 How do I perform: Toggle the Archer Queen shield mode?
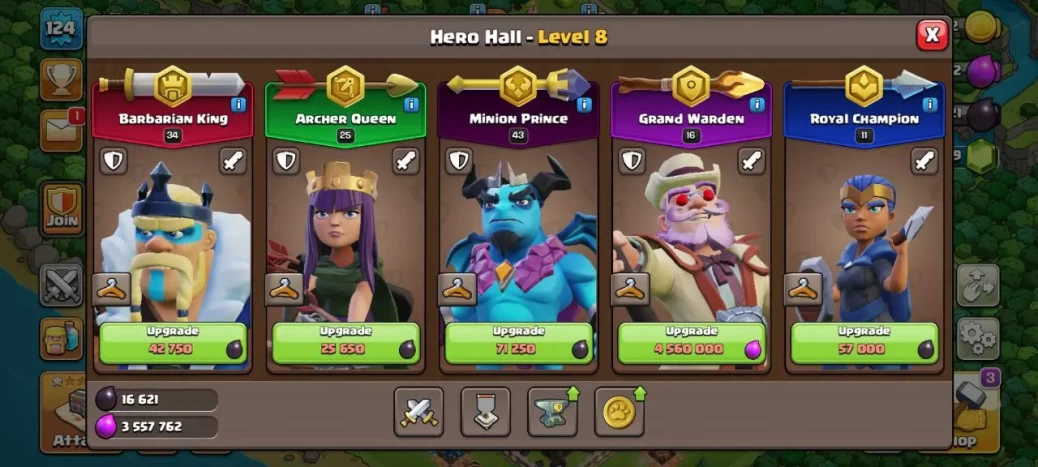[286, 161]
